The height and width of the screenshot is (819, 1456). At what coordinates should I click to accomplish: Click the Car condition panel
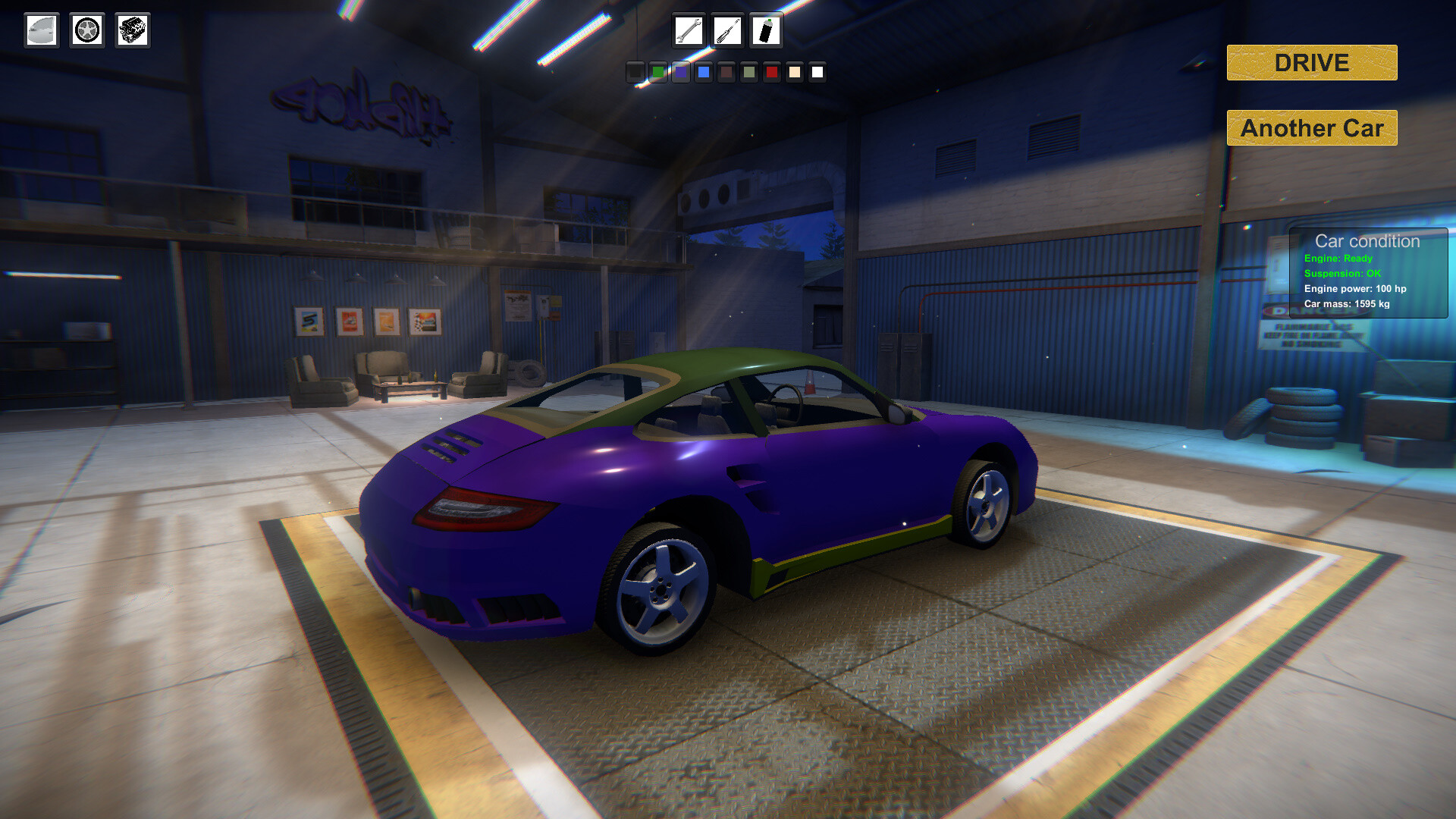tap(1369, 273)
